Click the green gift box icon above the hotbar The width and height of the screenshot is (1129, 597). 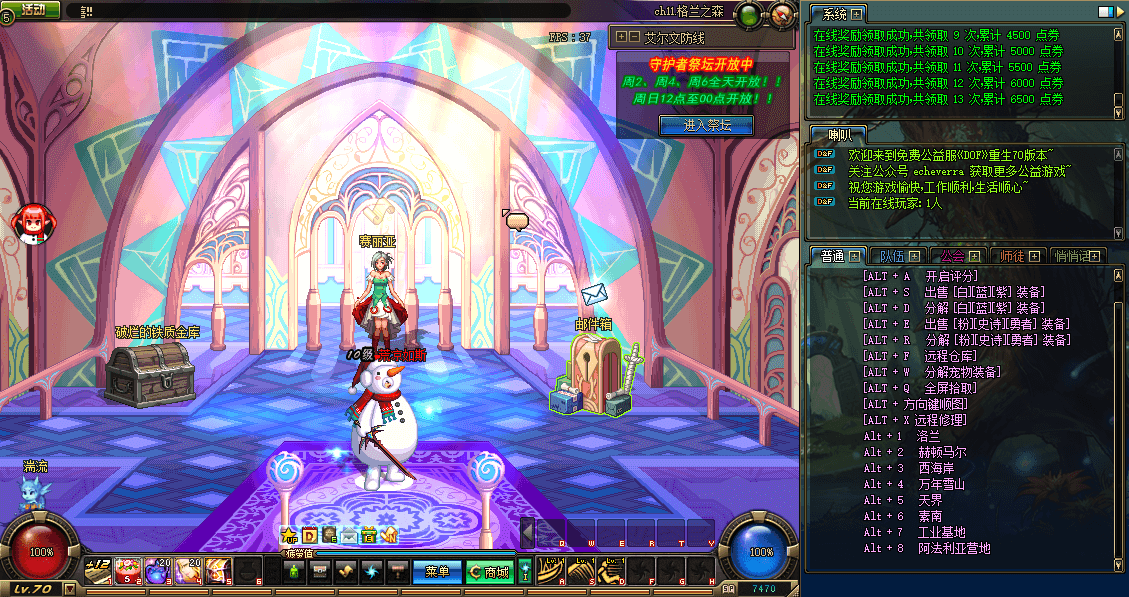(369, 536)
